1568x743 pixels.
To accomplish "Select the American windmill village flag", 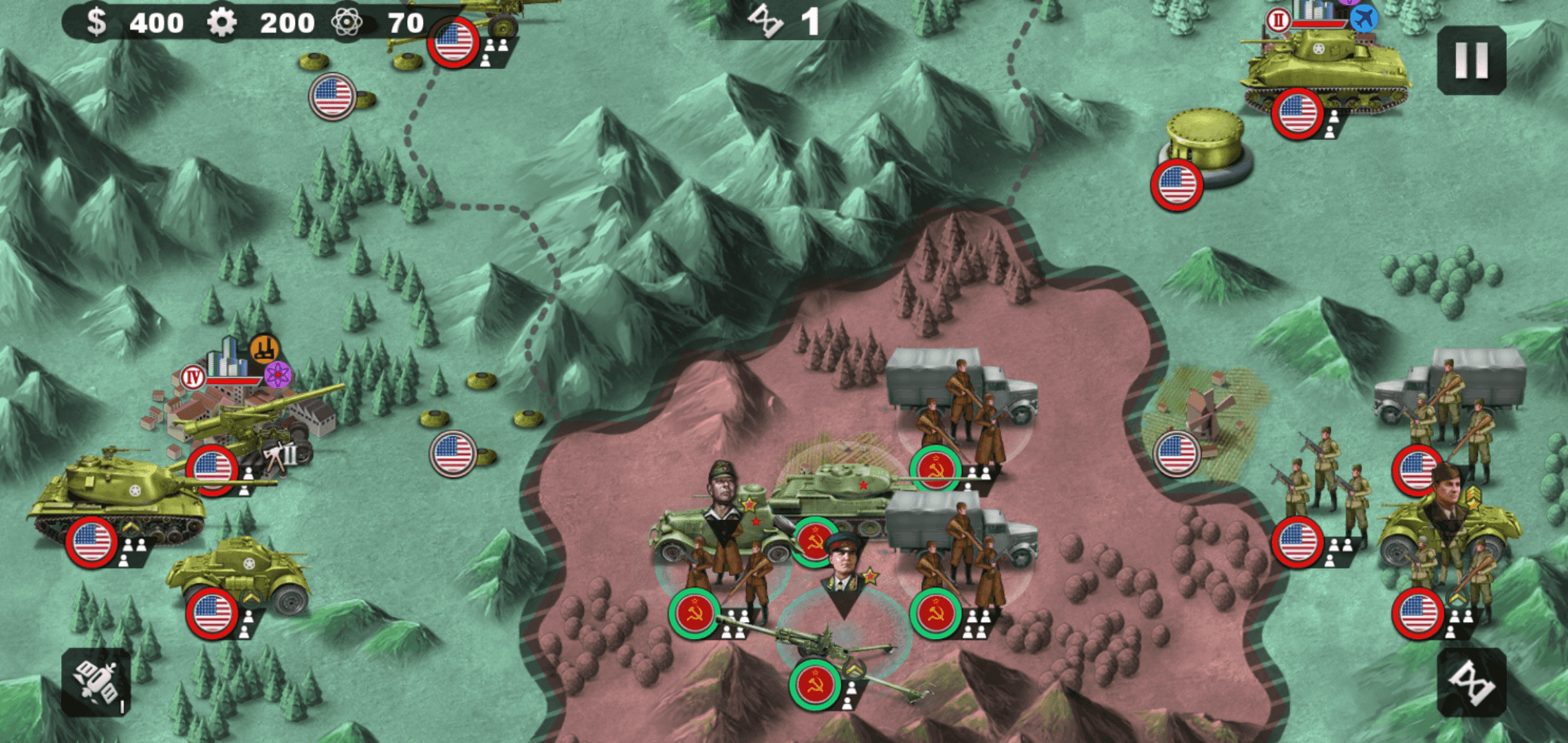I will (x=1177, y=453).
